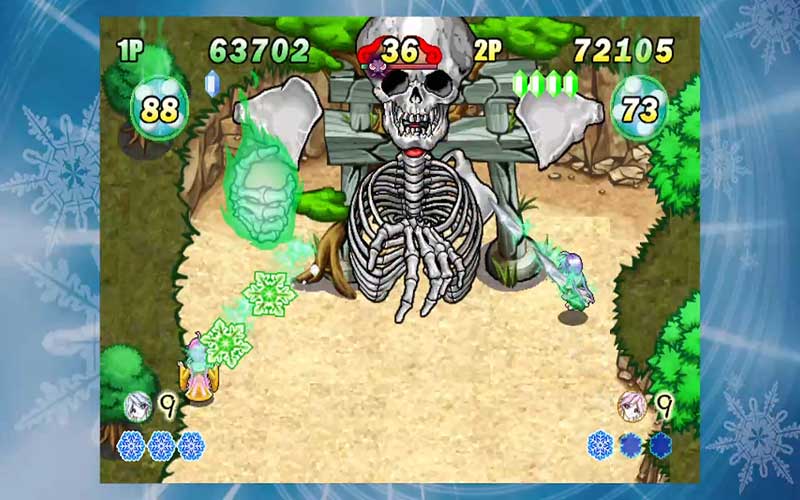This screenshot has width=800, height=500.
Task: Select the blue crystal beside 1P score
Action: coord(212,82)
